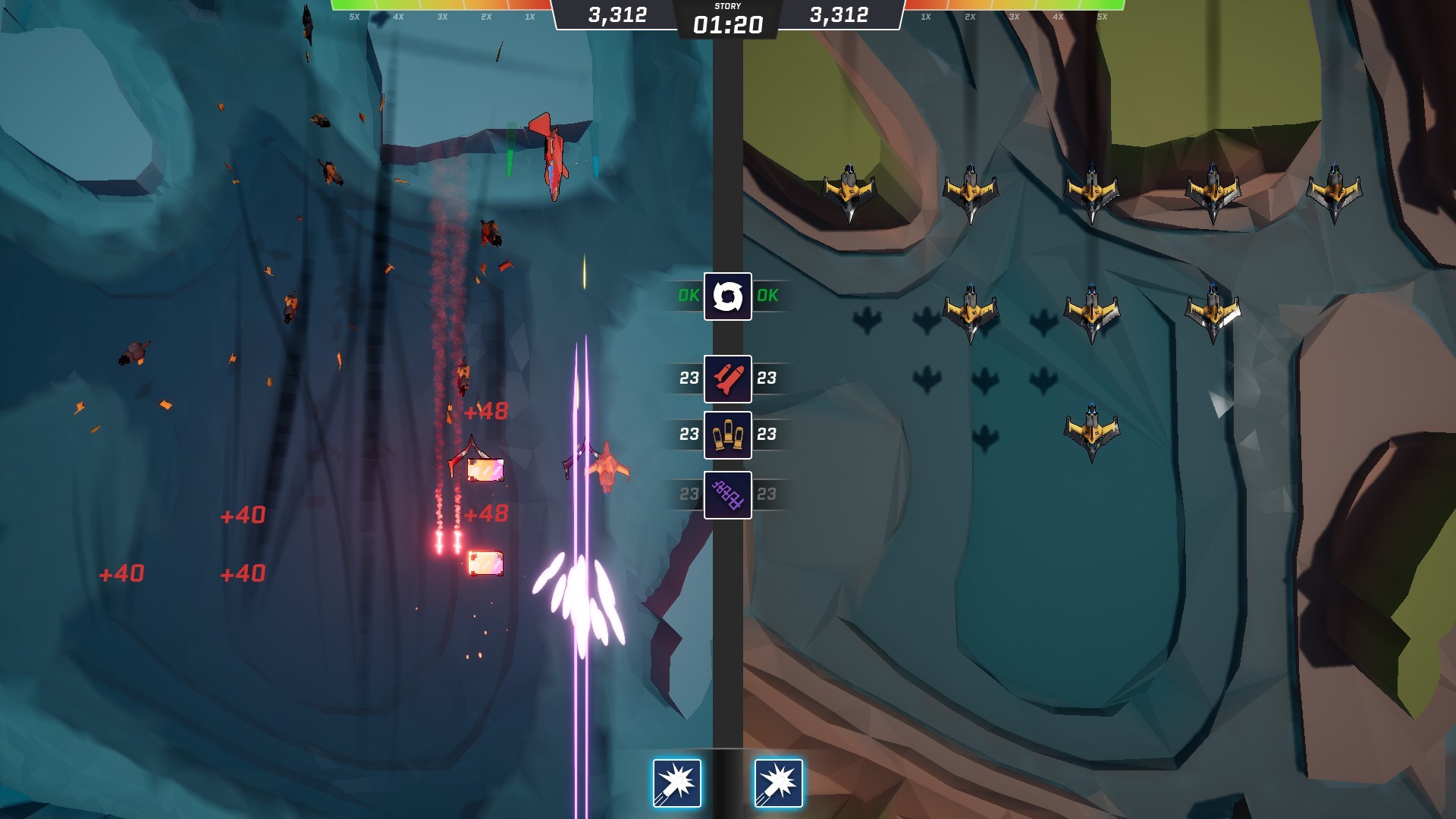Screen dimensions: 1456x819
Task: Click the match timer showing 01:20
Action: pyautogui.click(x=727, y=24)
